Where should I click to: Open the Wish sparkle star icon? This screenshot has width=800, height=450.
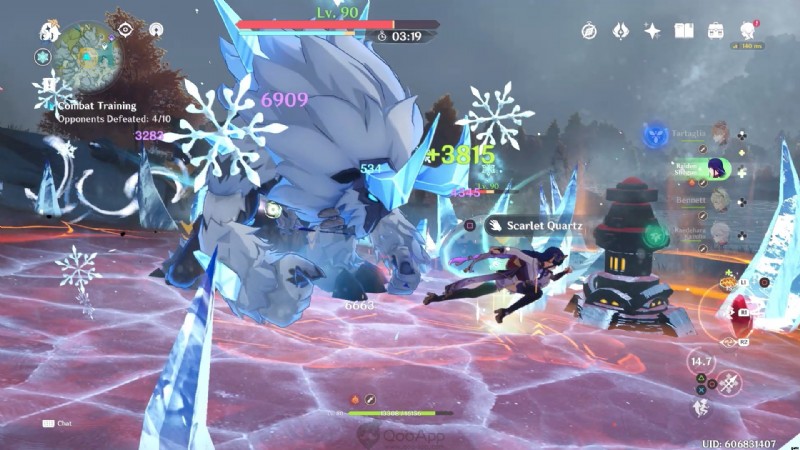[x=652, y=31]
